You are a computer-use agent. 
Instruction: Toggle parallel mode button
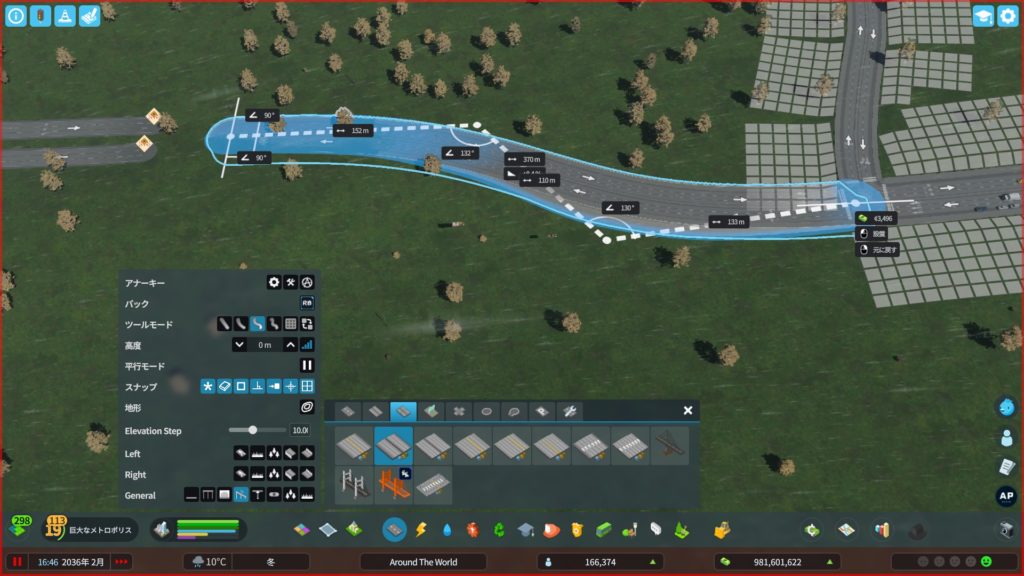click(307, 366)
